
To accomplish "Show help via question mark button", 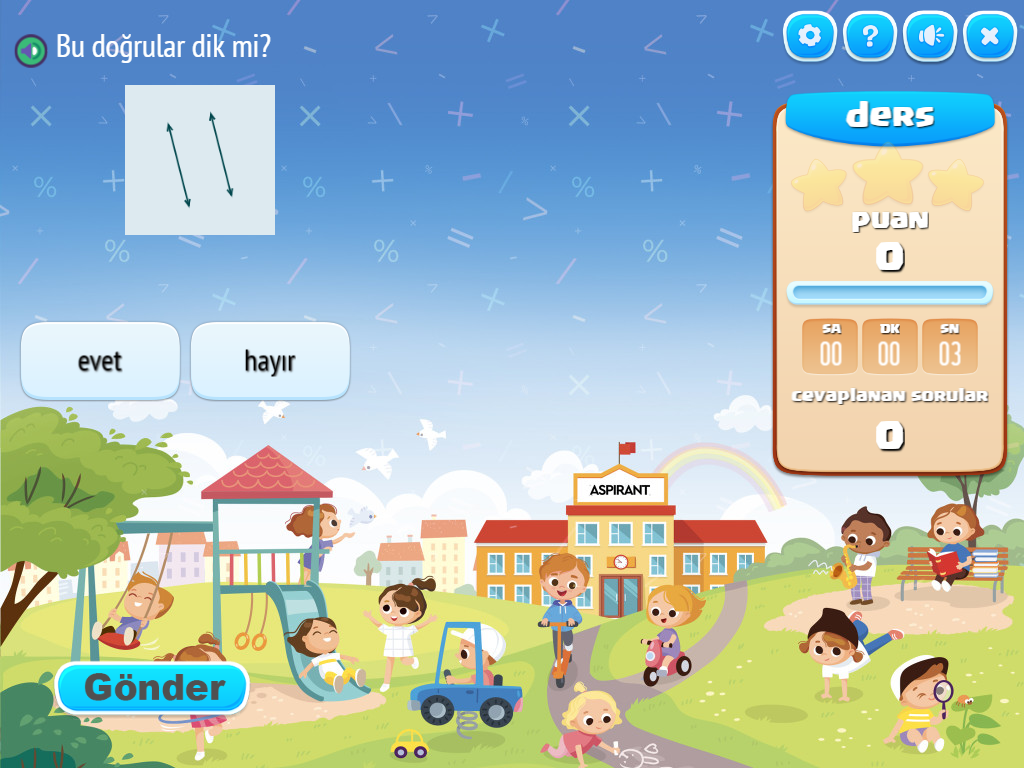I will [870, 37].
